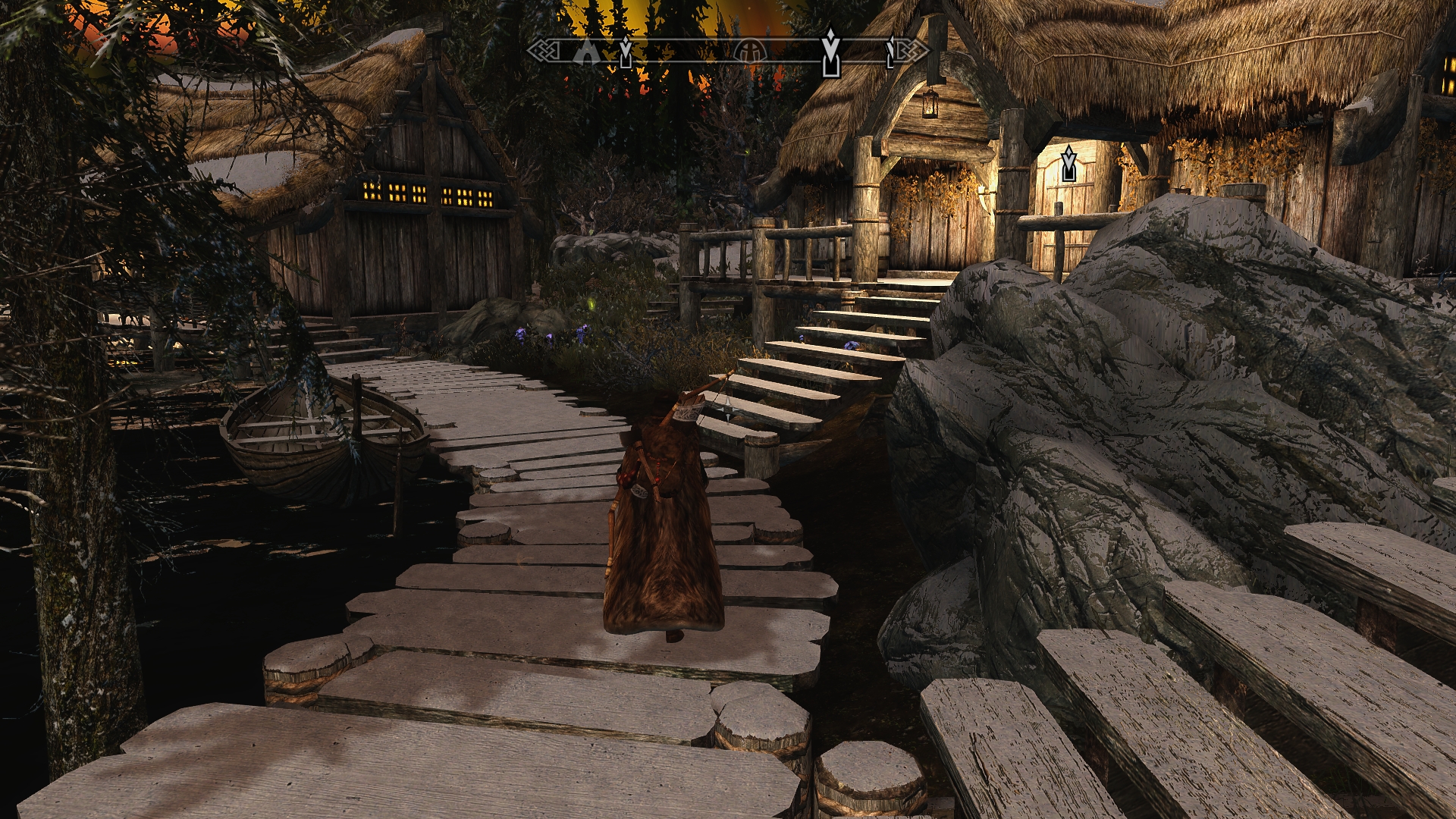Click the floating quest marker over the door

point(1069,165)
